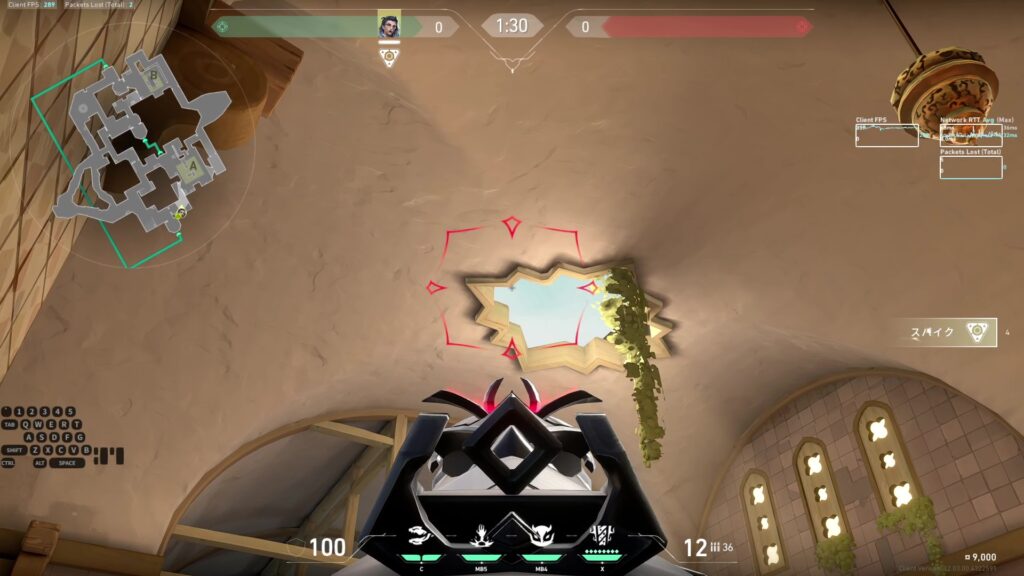Activate the MB4 horned mask ability

click(x=541, y=535)
